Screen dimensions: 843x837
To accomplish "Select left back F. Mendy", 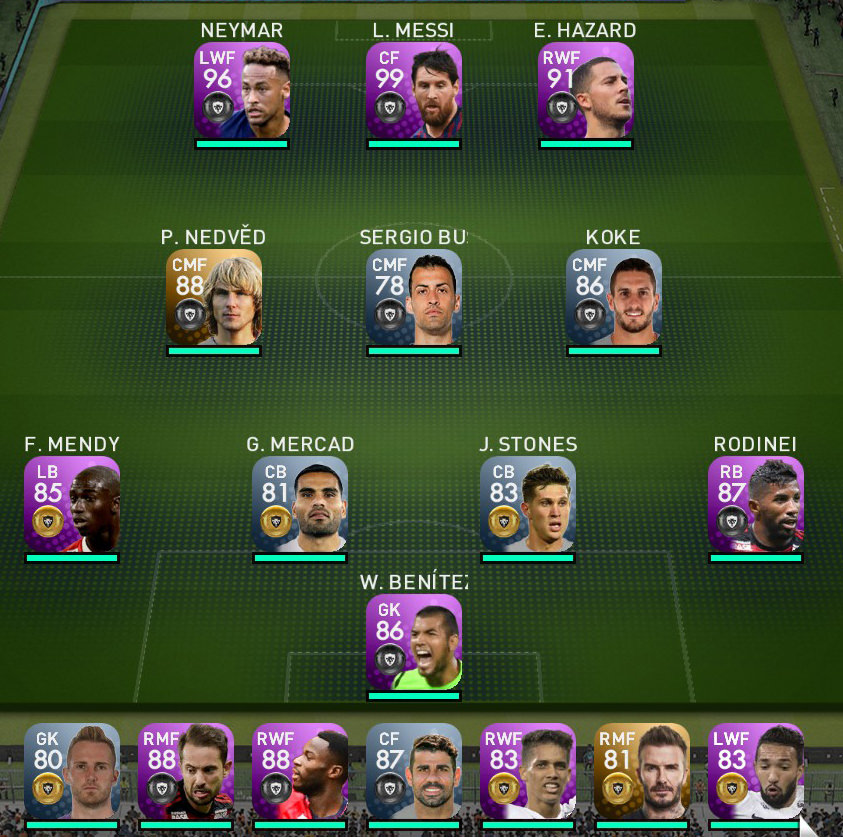I will click(72, 504).
